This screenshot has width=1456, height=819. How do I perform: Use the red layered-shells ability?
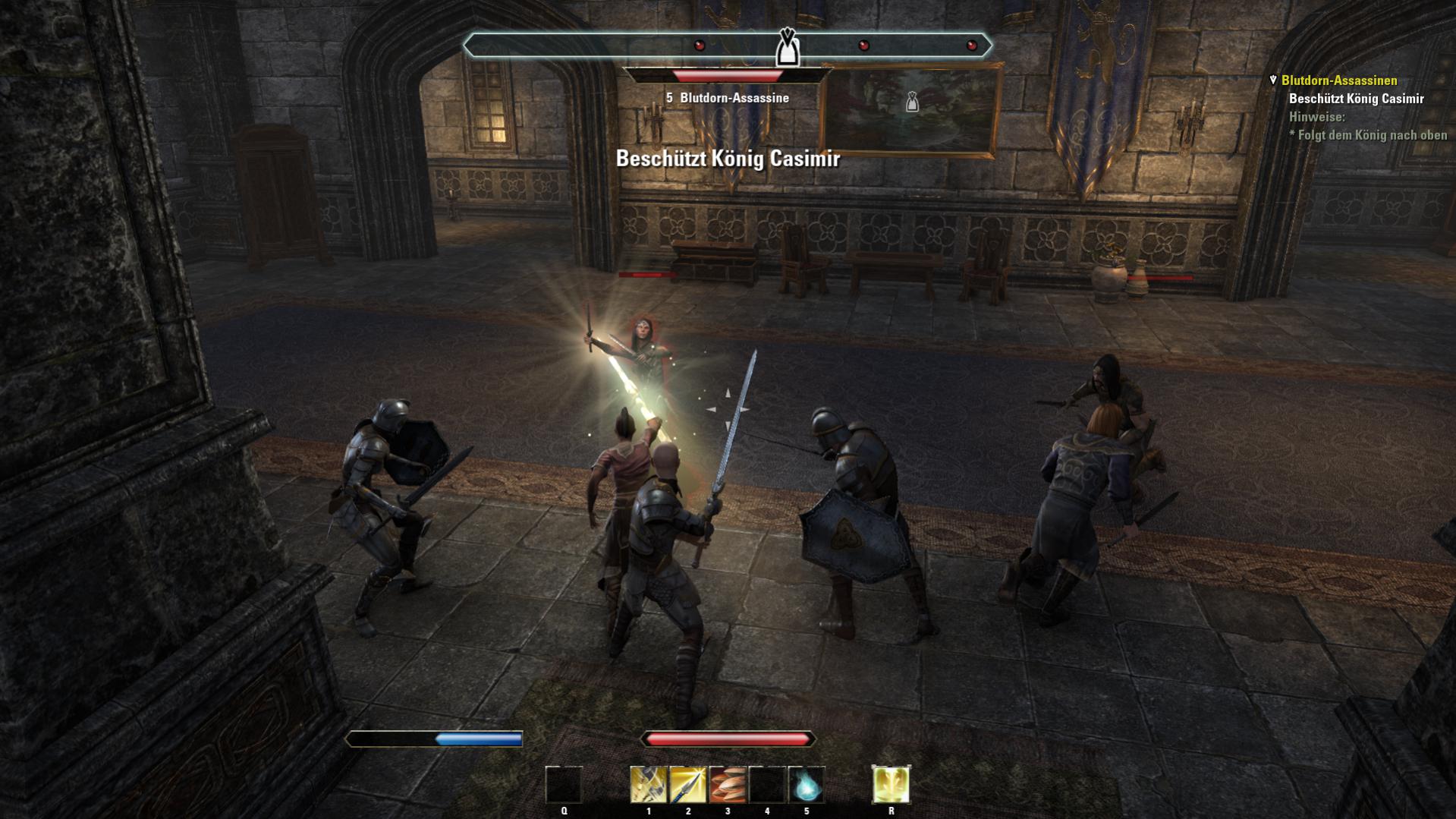(x=727, y=784)
